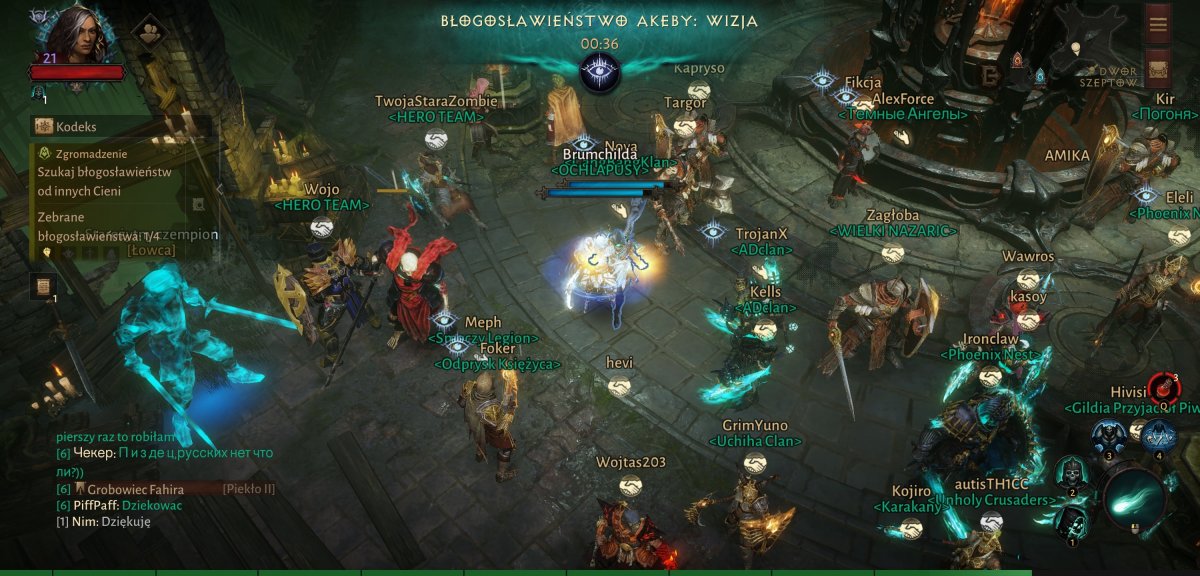The width and height of the screenshot is (1200, 576).
Task: Activate the skill in slot 1
Action: (1071, 523)
